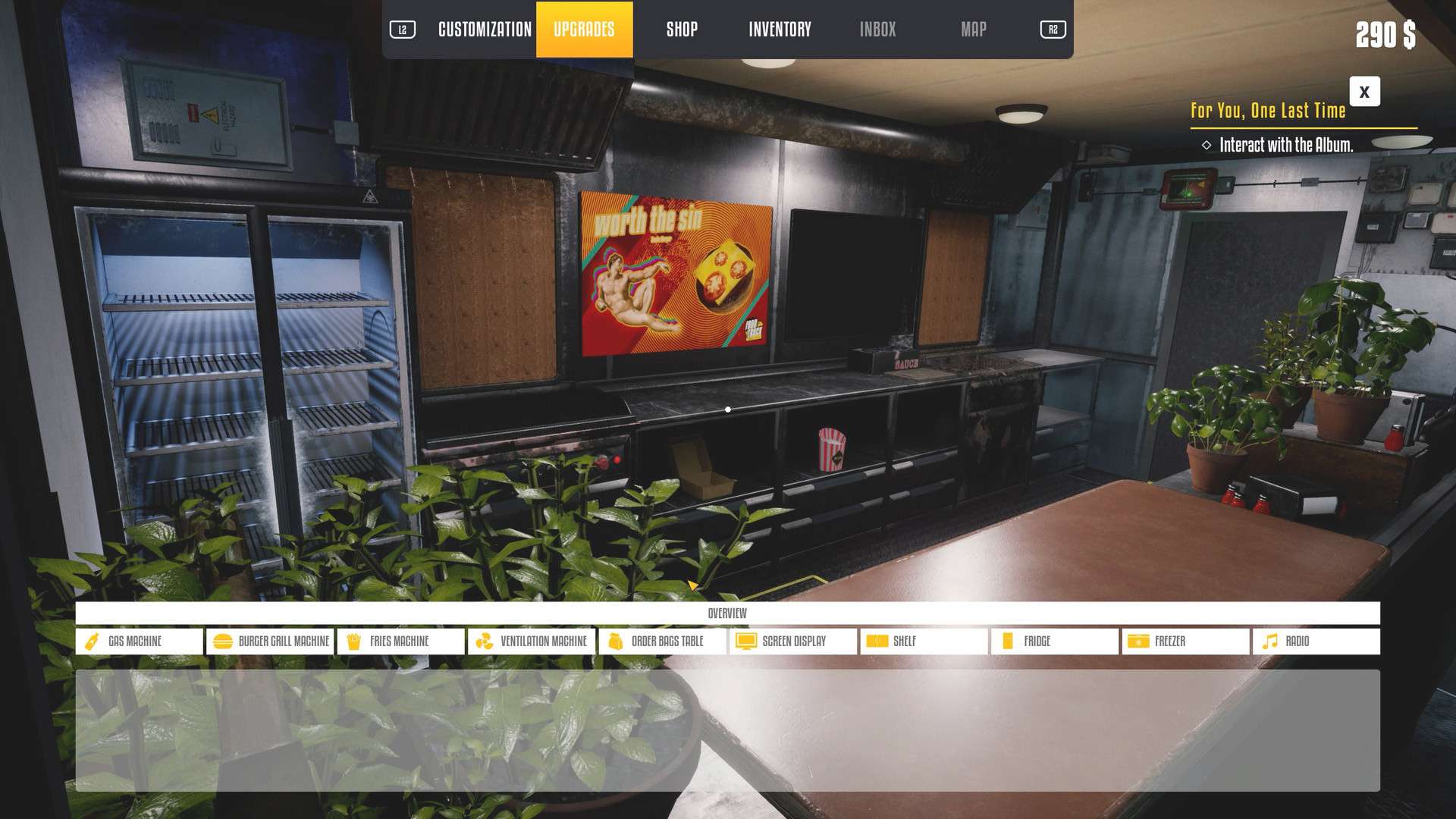This screenshot has width=1456, height=819.
Task: Click the Ventilation Machine fan icon
Action: point(485,641)
